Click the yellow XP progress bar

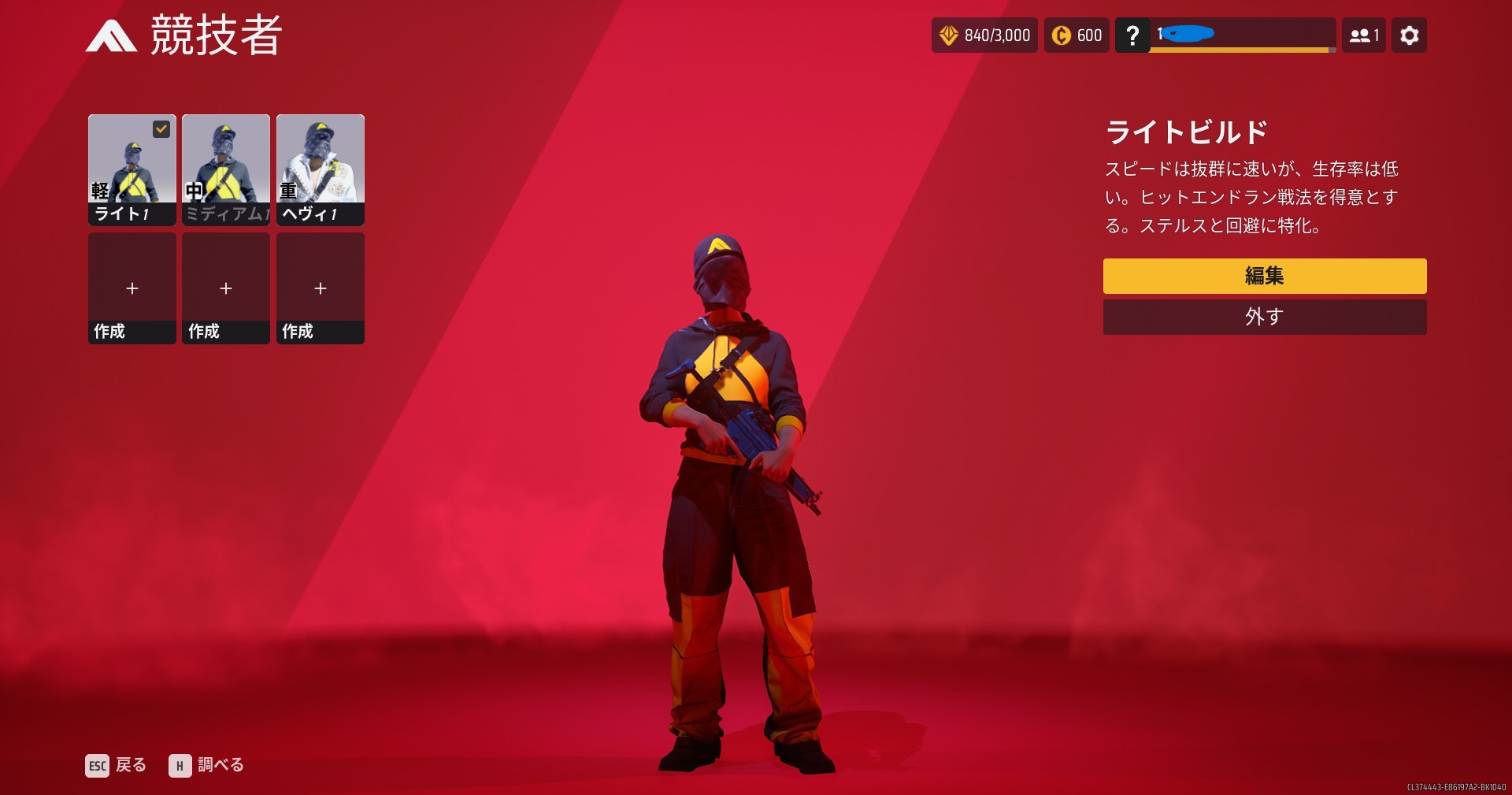click(x=1240, y=47)
